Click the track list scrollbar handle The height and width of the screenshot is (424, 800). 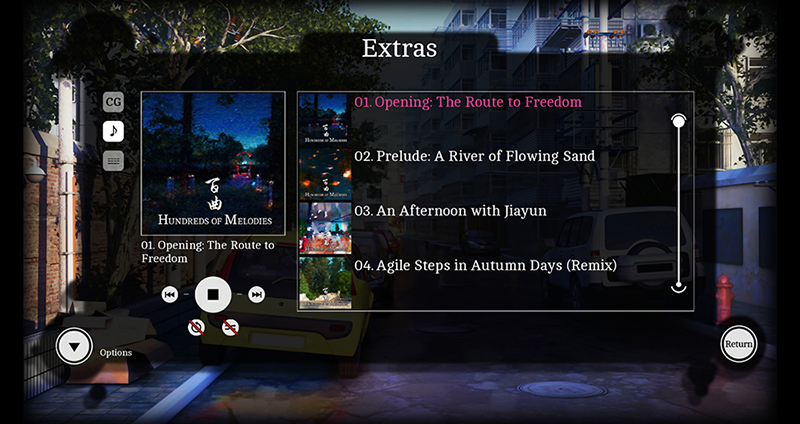click(679, 122)
